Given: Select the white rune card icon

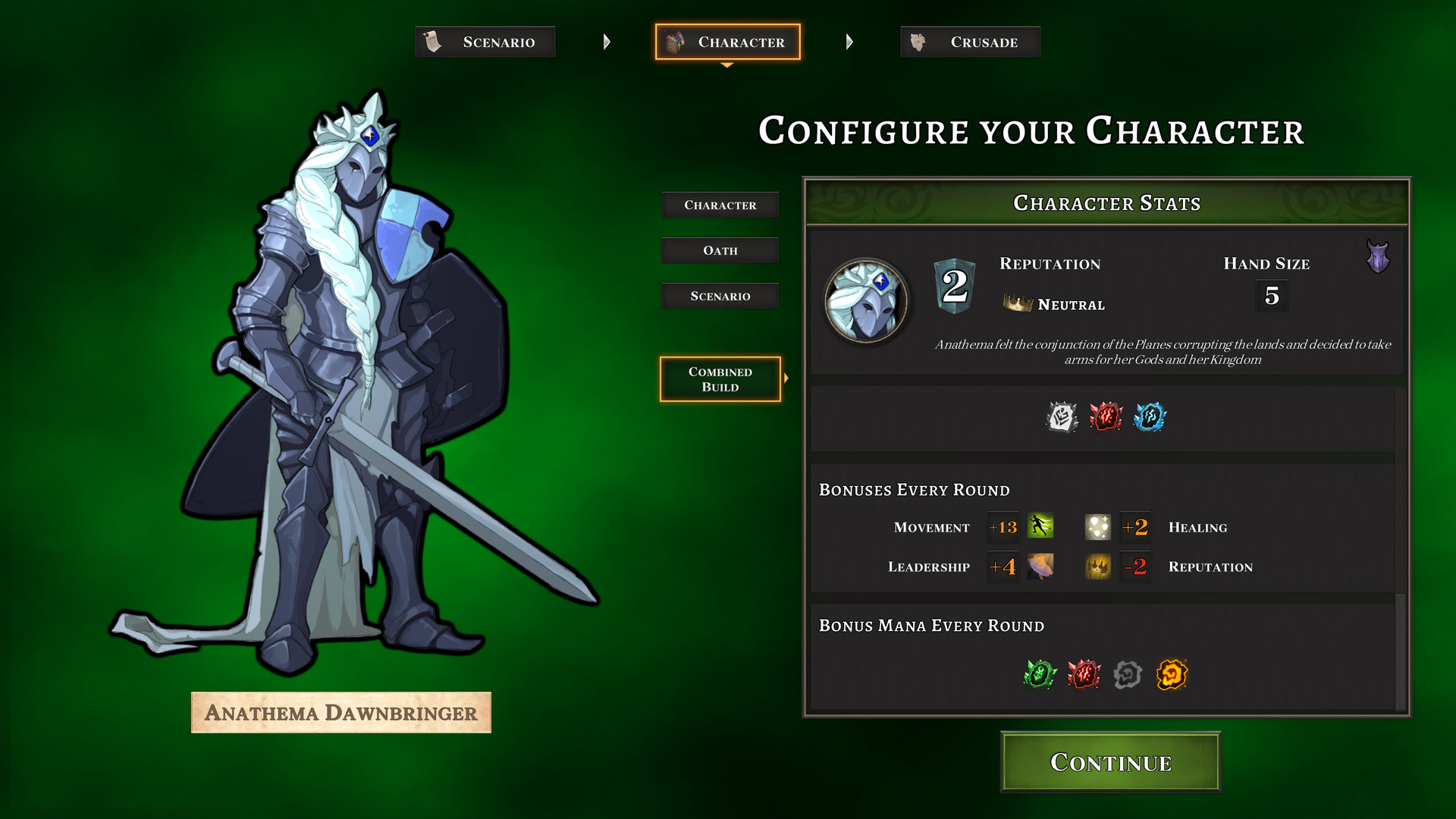Looking at the screenshot, I should (x=1060, y=418).
